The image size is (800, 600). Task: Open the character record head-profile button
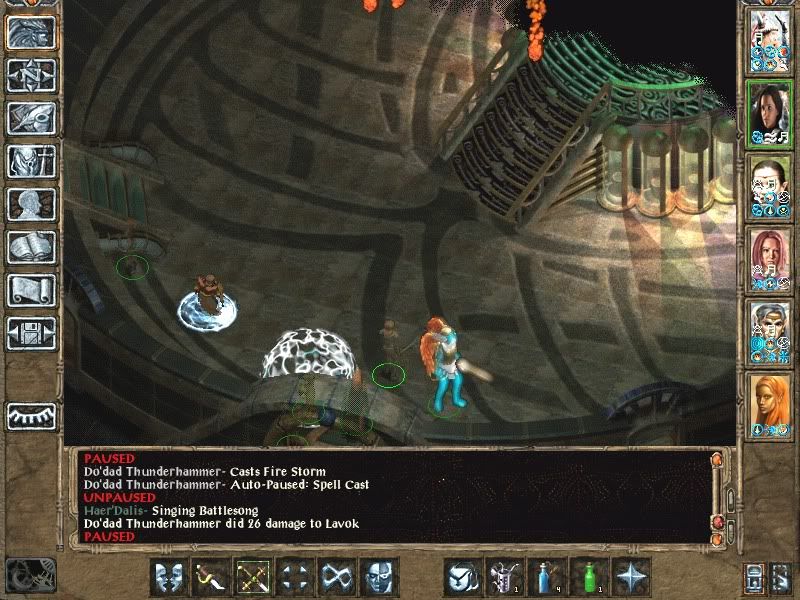click(31, 204)
